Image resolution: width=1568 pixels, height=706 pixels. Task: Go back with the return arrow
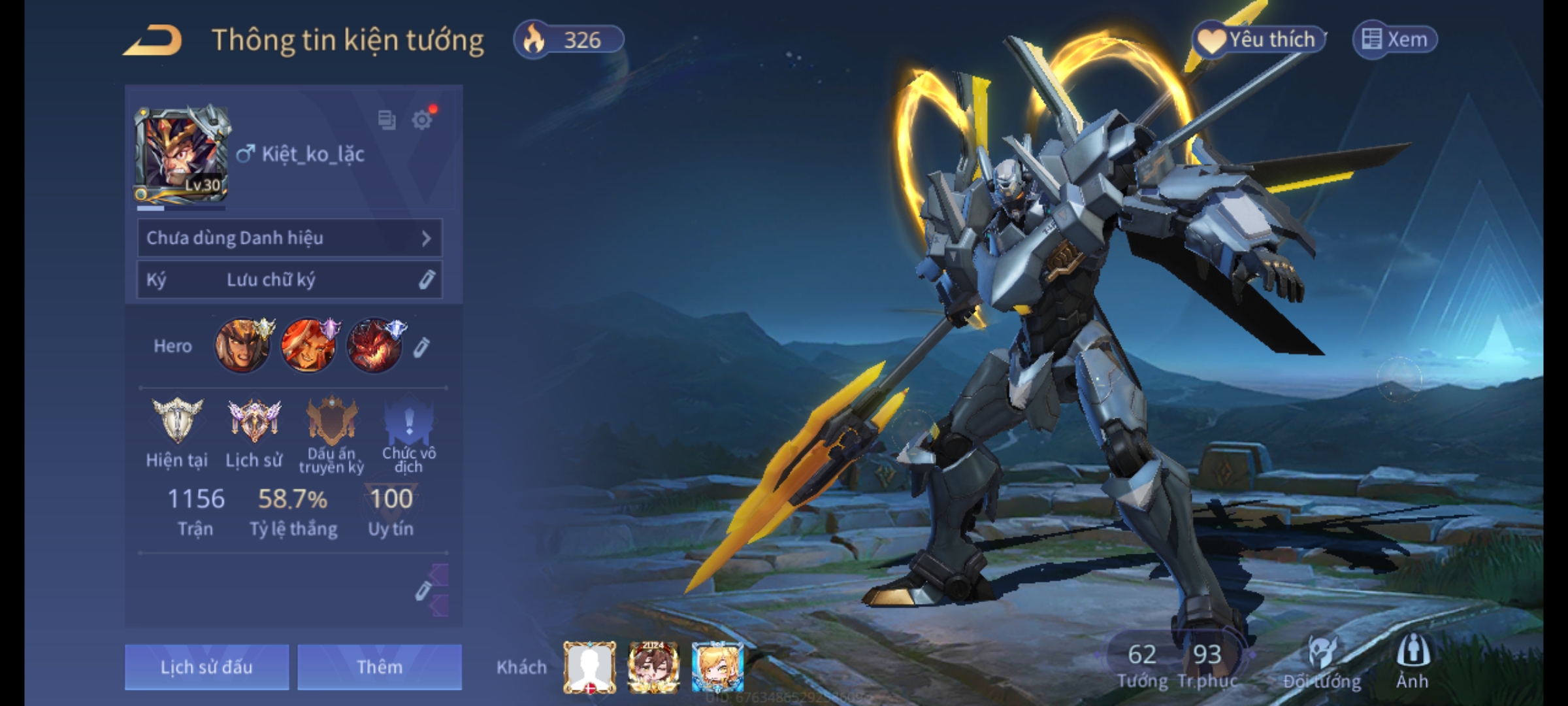(x=154, y=41)
